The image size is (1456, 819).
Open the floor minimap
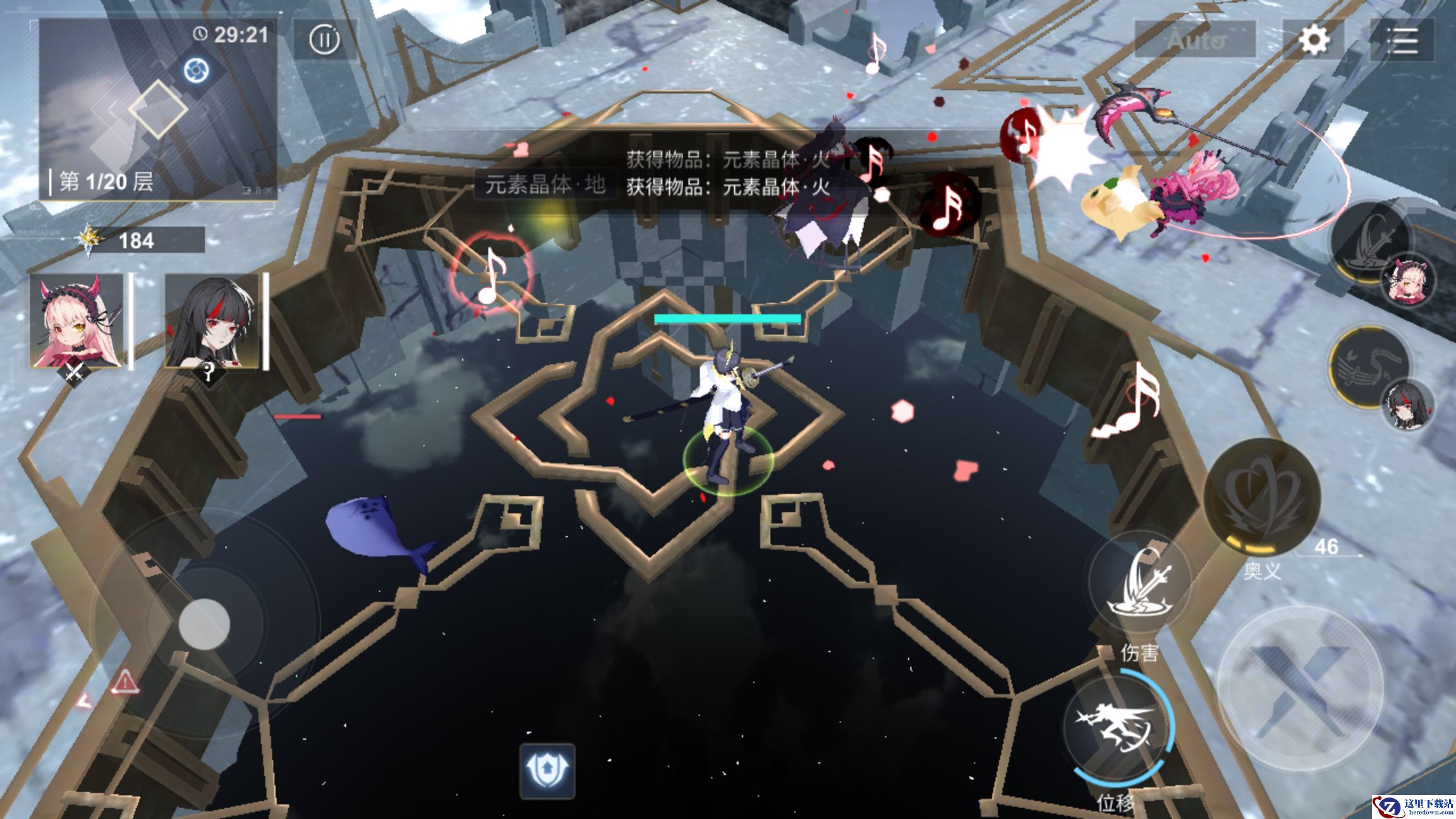coord(158,109)
